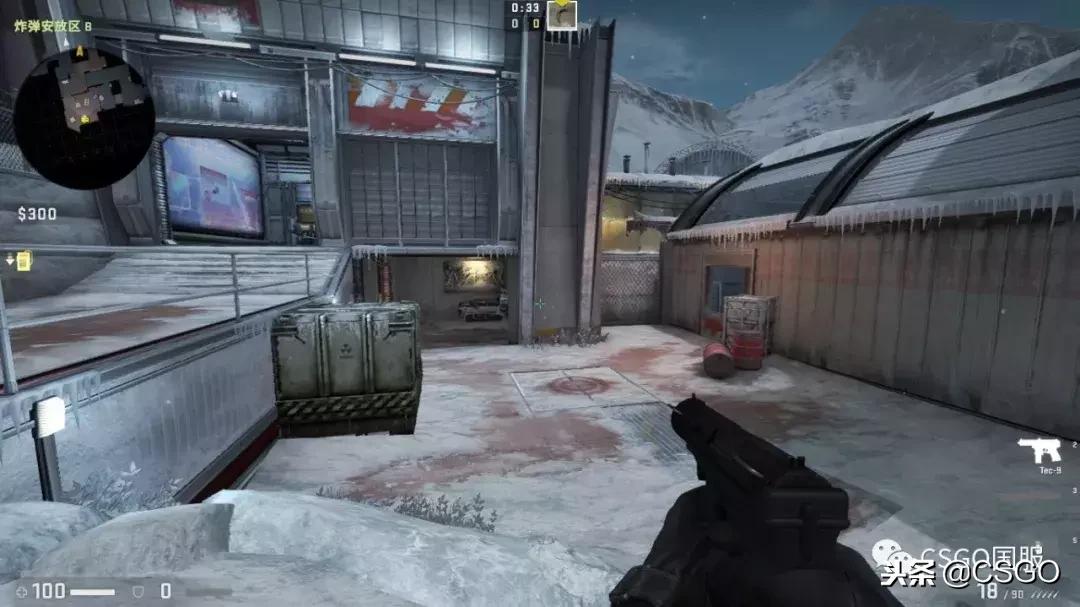The height and width of the screenshot is (607, 1080).
Task: Click the player avatar beside the round timer
Action: coord(562,15)
